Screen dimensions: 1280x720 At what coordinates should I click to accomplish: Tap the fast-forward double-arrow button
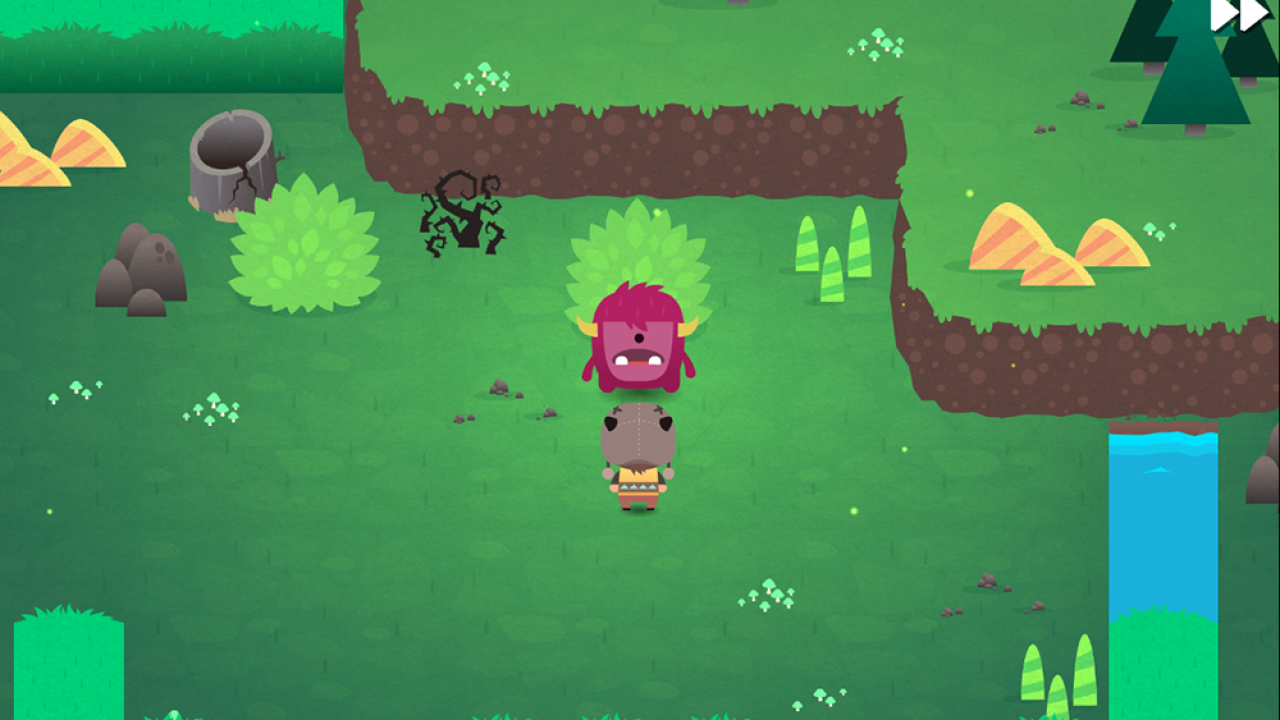coord(1240,15)
